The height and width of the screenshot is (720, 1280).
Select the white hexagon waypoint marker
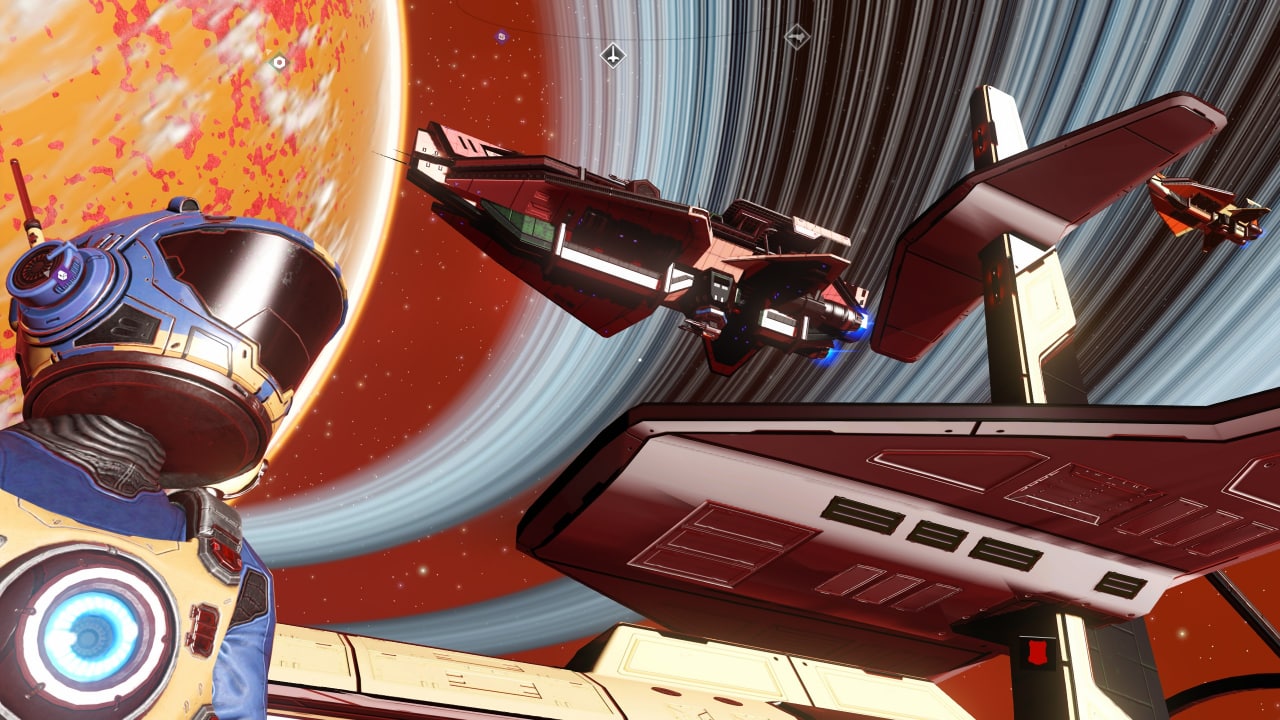(279, 62)
